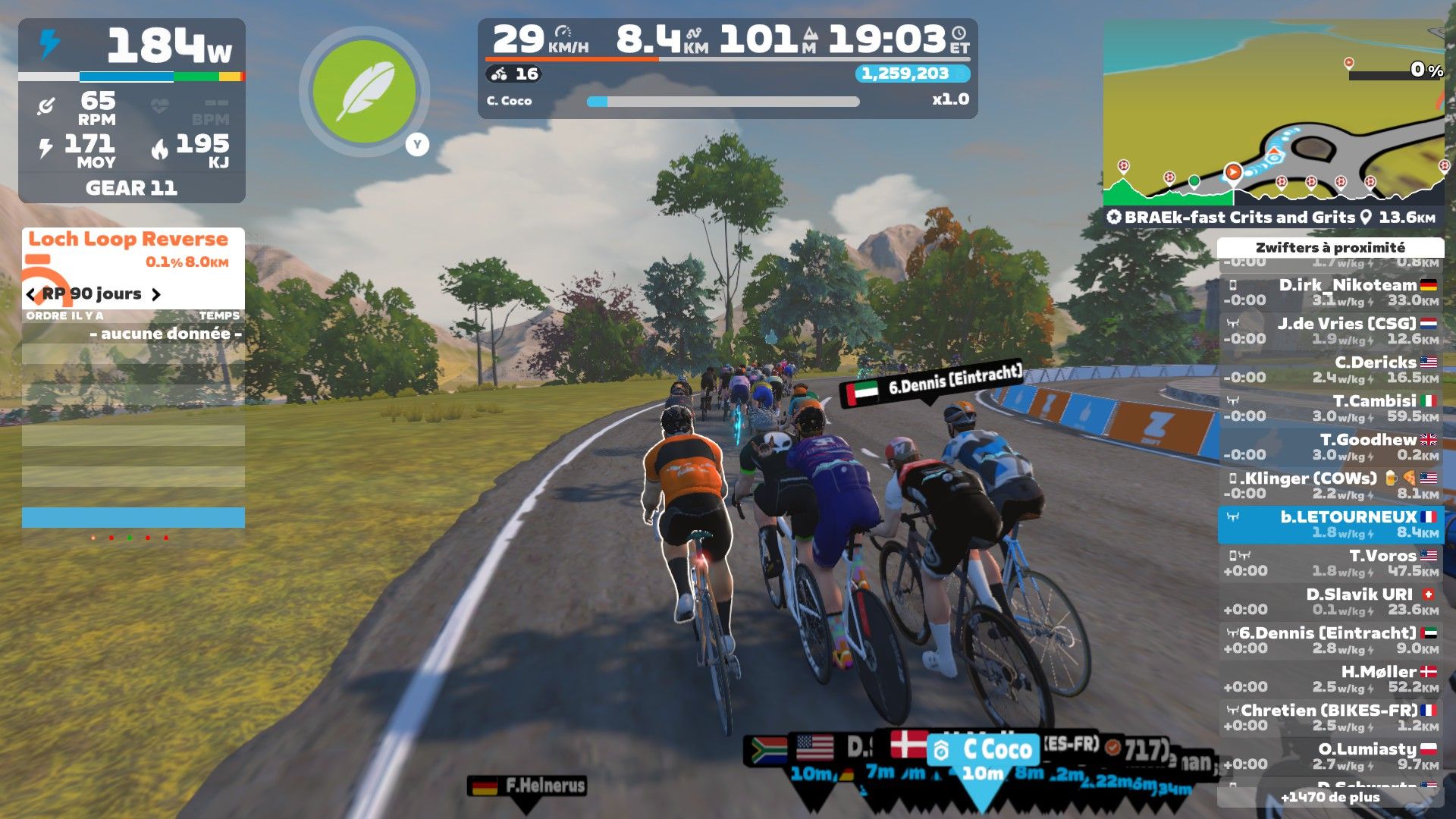Image resolution: width=1456 pixels, height=819 pixels.
Task: Show the next leaderboard period
Action: [x=156, y=294]
